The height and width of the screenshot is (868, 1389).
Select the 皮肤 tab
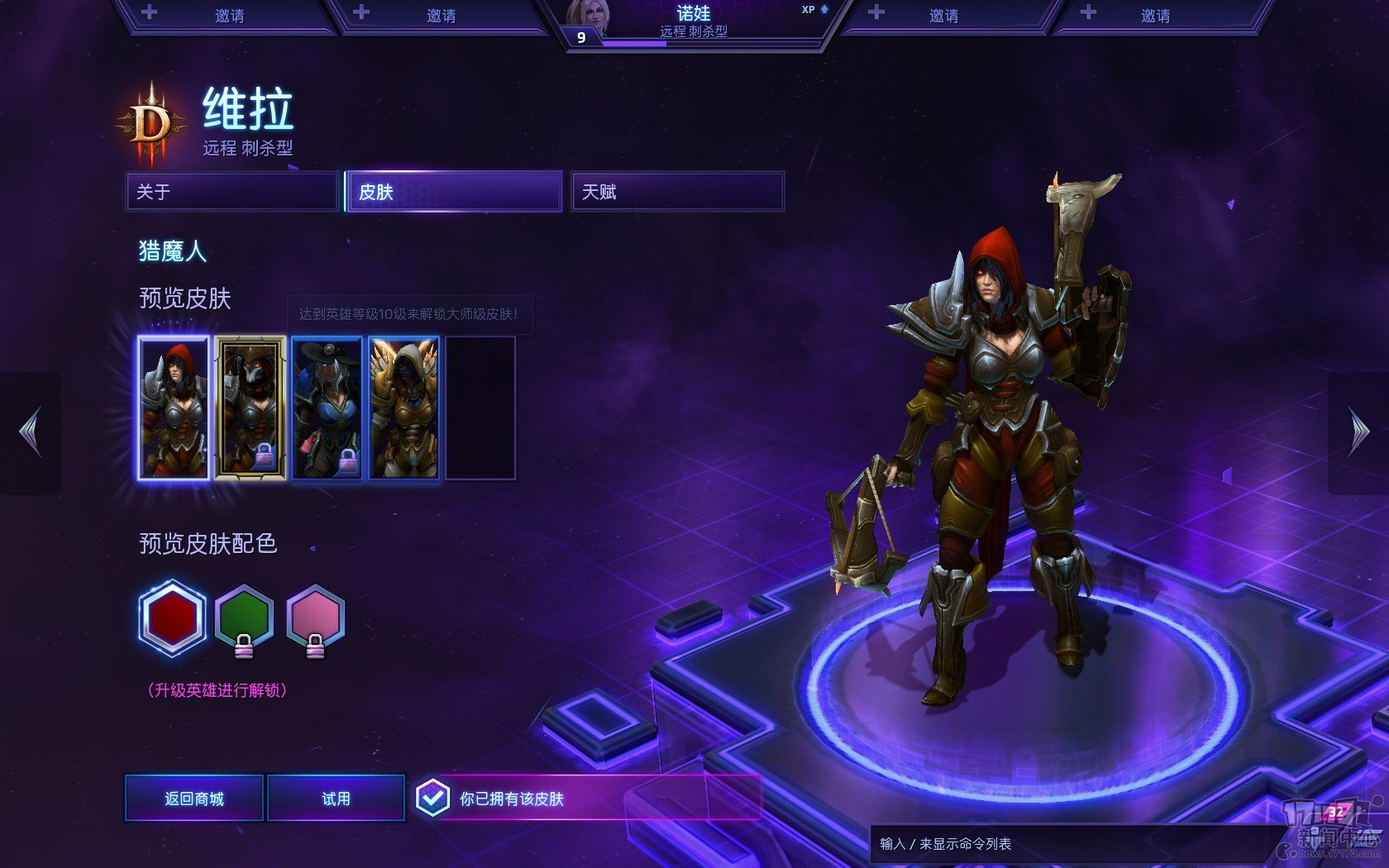[x=454, y=192]
